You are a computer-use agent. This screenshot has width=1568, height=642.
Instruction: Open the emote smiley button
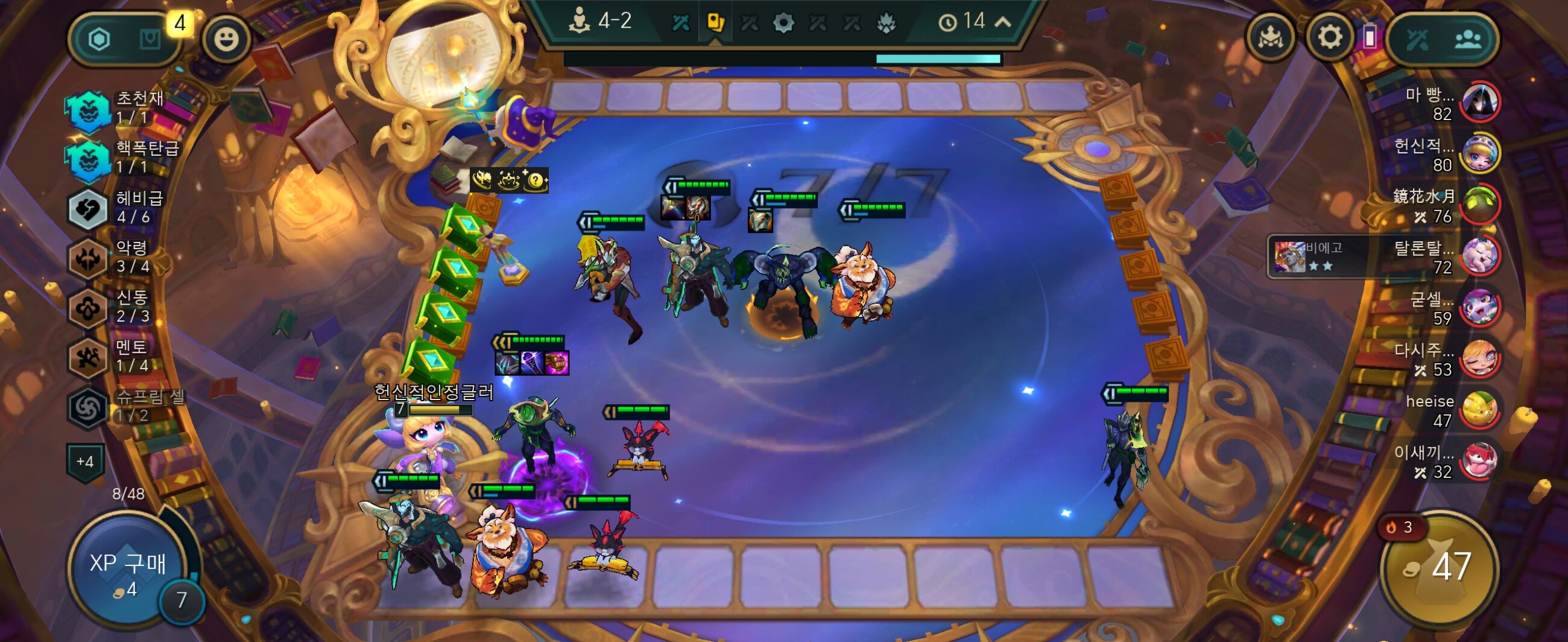[x=226, y=40]
